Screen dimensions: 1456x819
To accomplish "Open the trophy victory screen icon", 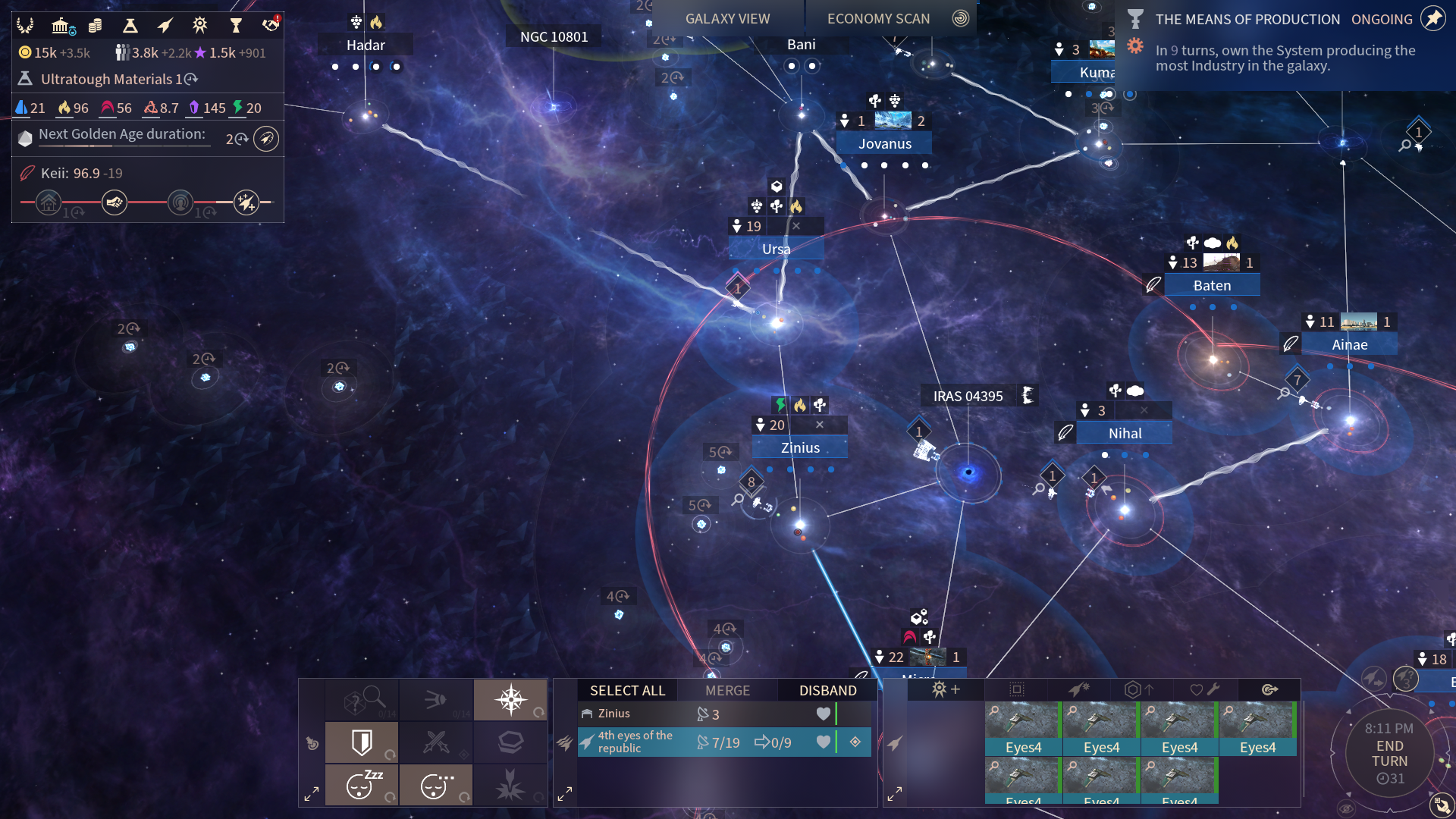I will [x=236, y=26].
